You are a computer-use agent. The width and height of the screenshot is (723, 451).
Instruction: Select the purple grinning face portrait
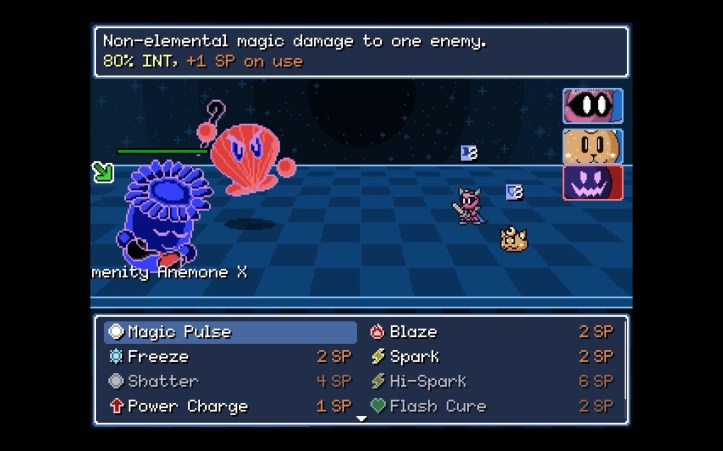pyautogui.click(x=593, y=183)
